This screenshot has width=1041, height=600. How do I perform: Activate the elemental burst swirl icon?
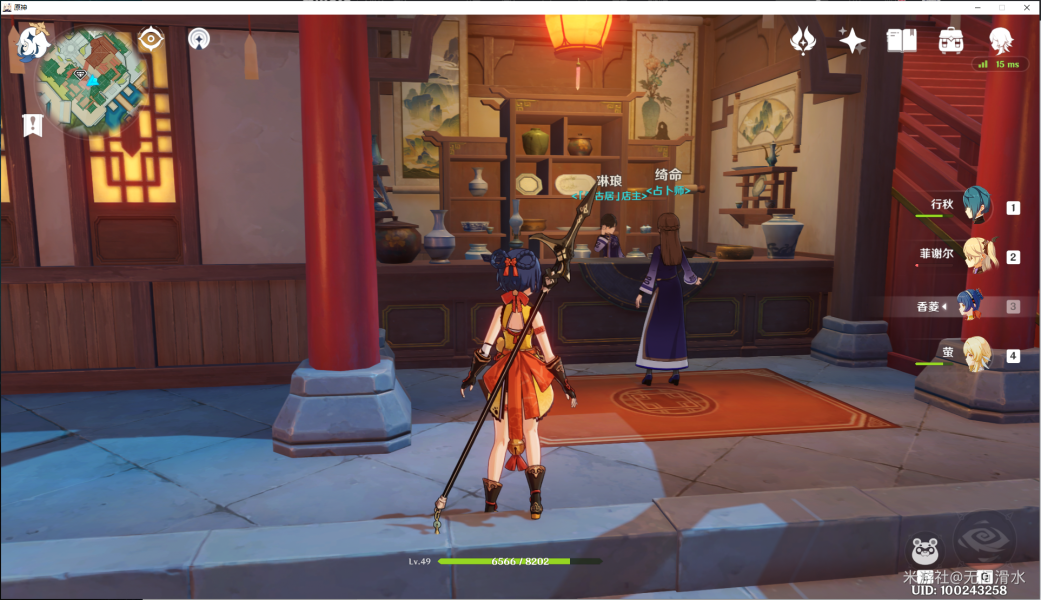(984, 540)
